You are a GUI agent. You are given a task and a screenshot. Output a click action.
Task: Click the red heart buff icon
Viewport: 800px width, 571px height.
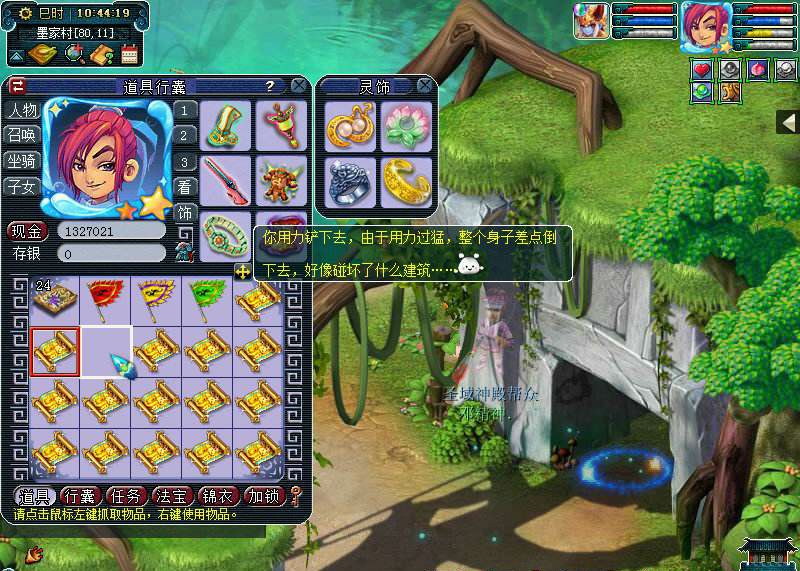pyautogui.click(x=702, y=70)
